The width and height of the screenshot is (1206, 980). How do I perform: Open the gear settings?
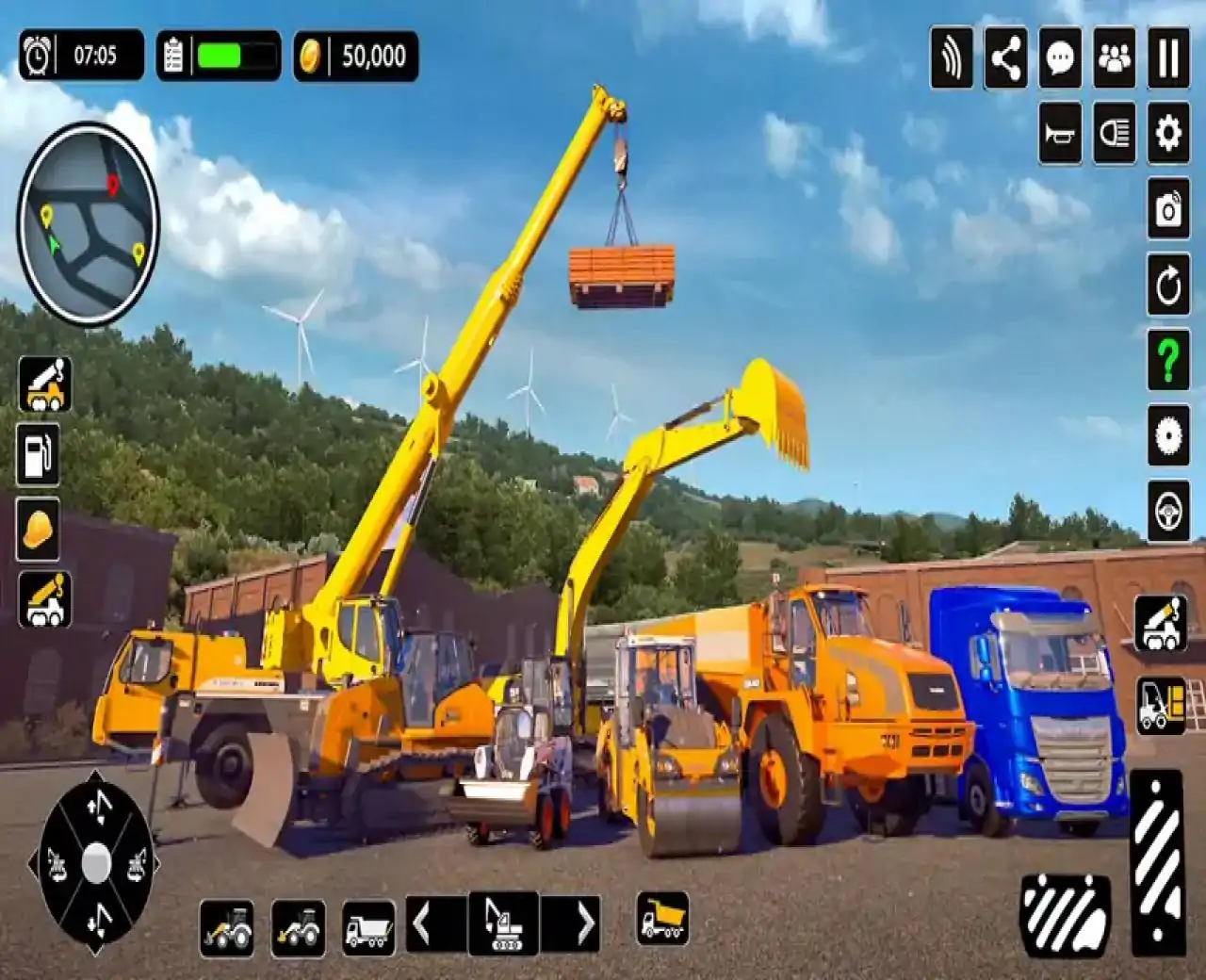point(1168,133)
